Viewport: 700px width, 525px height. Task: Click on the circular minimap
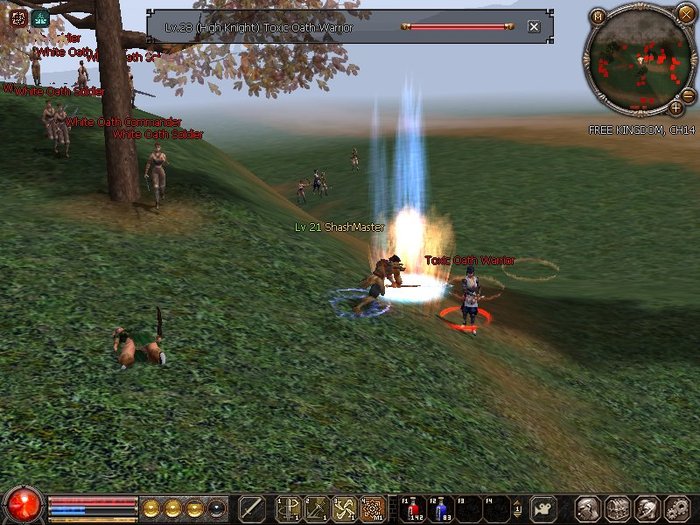[x=638, y=58]
